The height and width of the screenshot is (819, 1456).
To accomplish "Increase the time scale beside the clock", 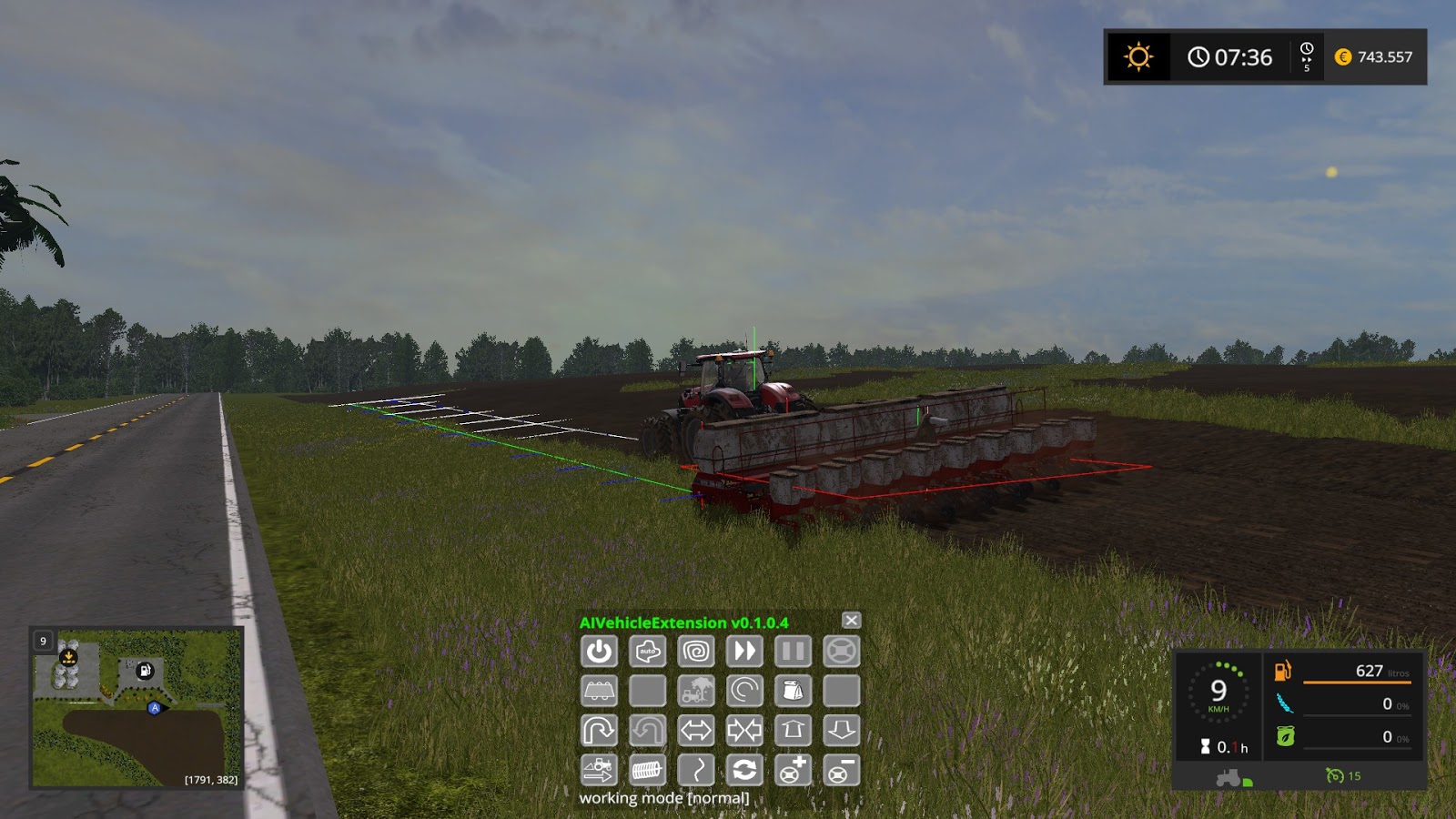I will (x=1308, y=57).
